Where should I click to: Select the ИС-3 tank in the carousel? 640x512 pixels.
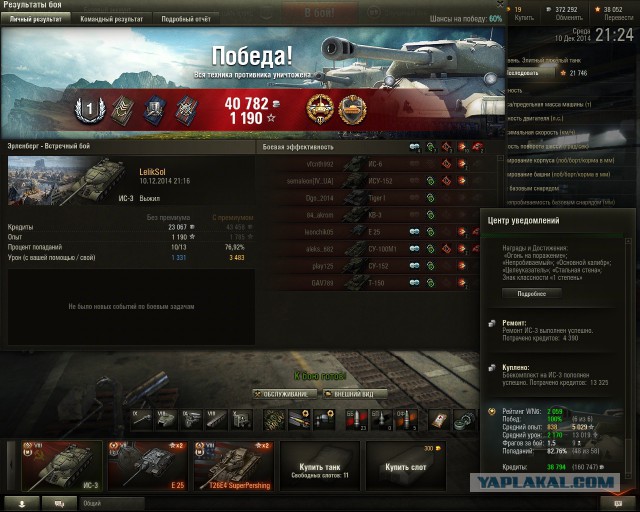[46, 465]
